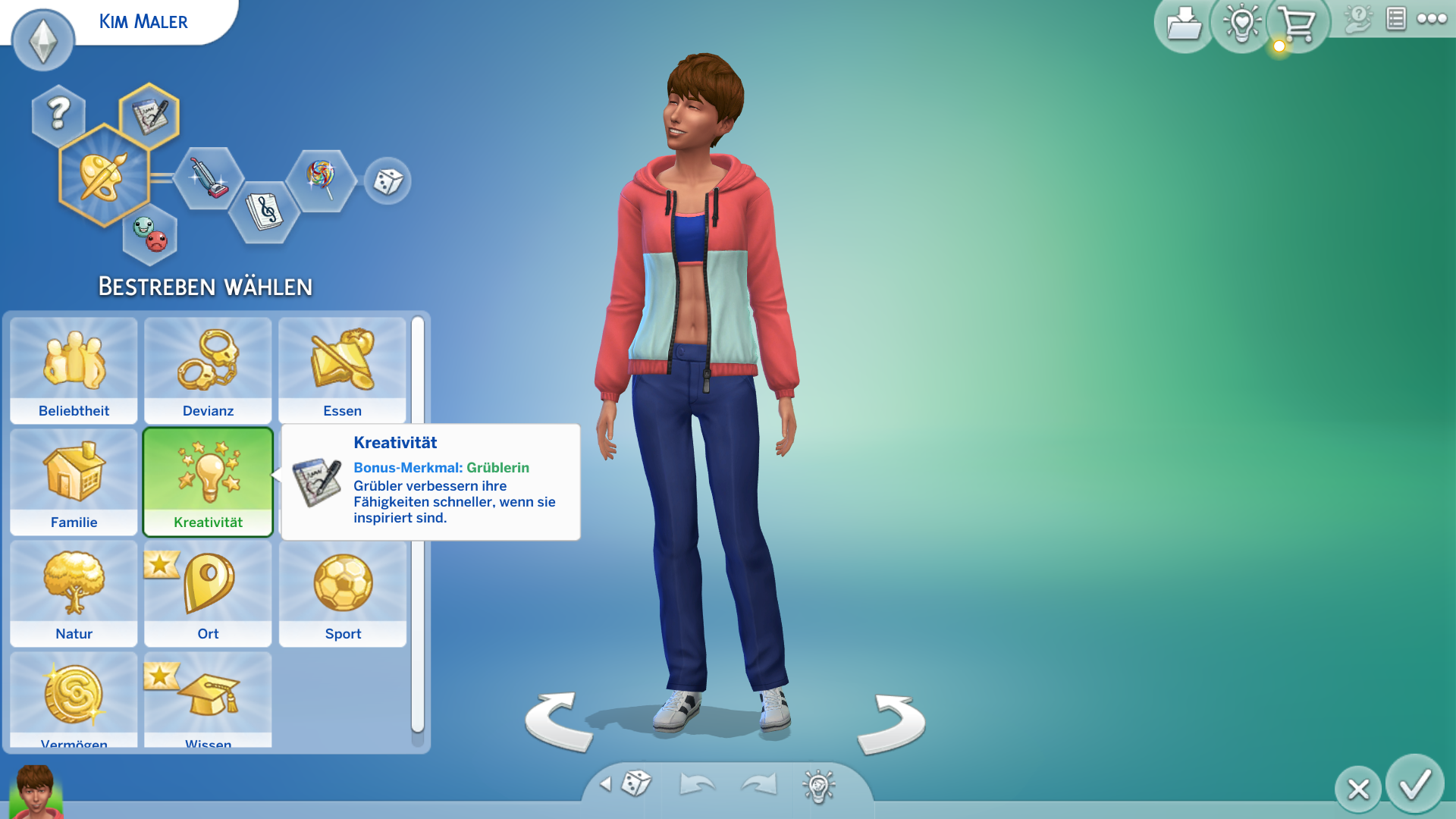1456x819 pixels.
Task: Click the glowing lightbulb aspiration icon
Action: coord(1240,23)
